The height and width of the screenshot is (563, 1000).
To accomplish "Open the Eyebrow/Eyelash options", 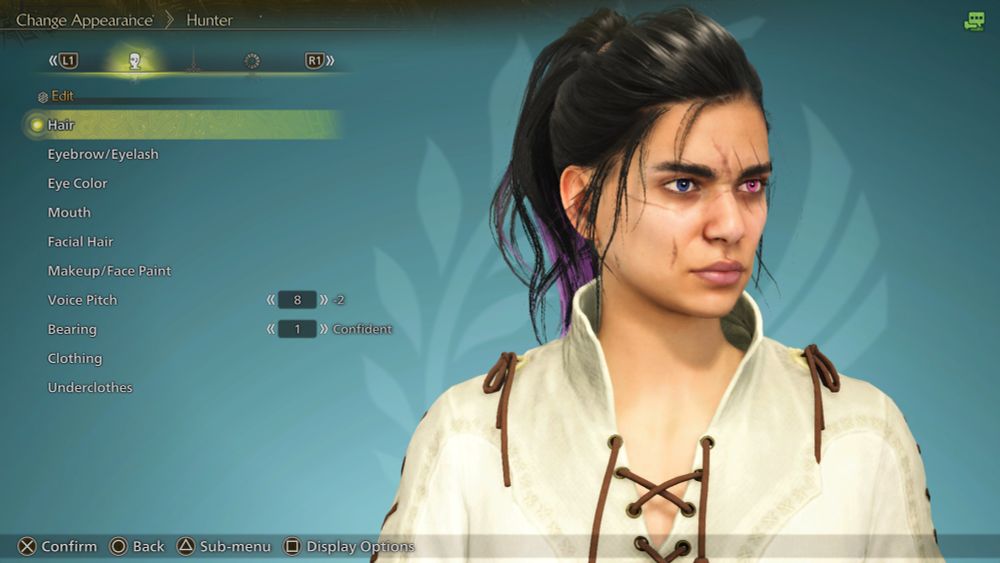I will [x=103, y=154].
